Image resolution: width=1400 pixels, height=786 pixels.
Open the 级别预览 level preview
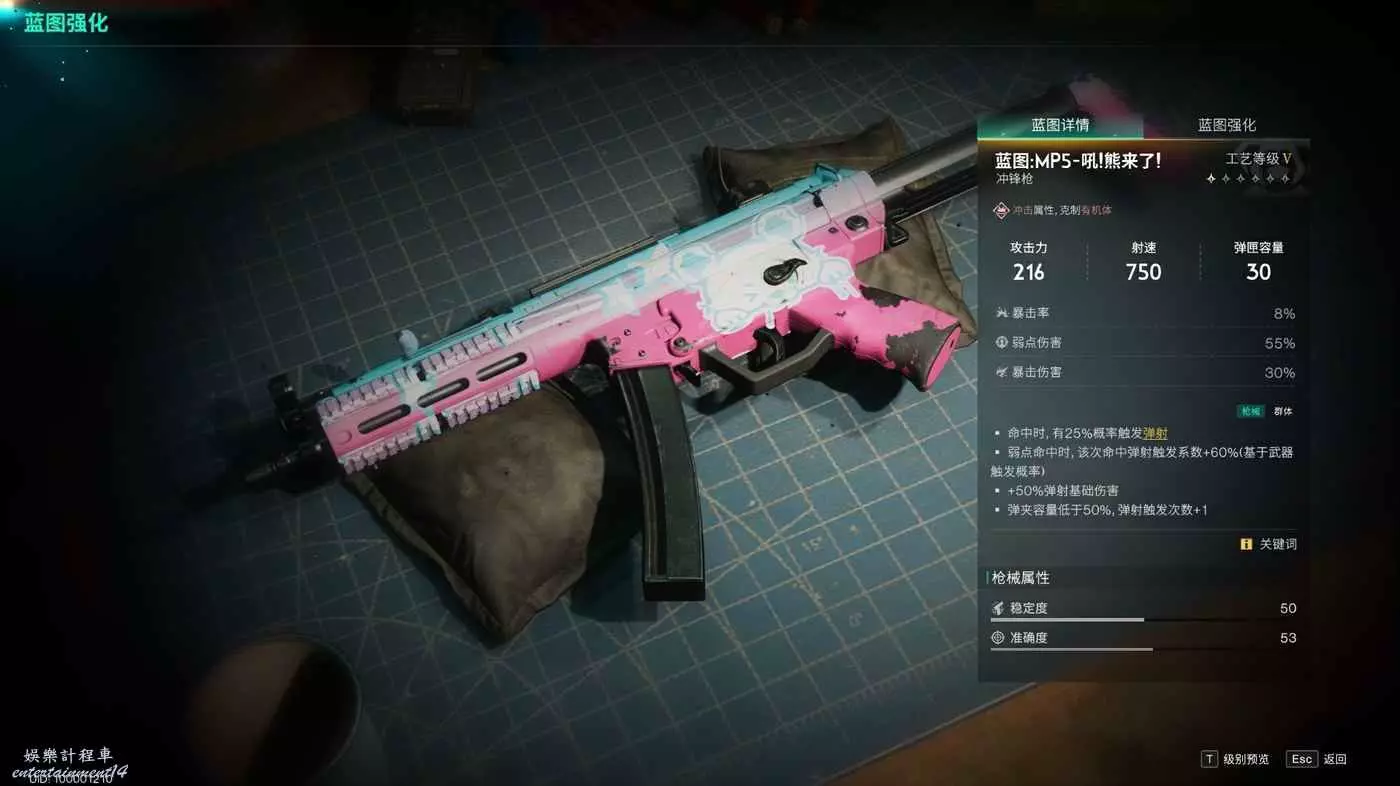point(1236,759)
